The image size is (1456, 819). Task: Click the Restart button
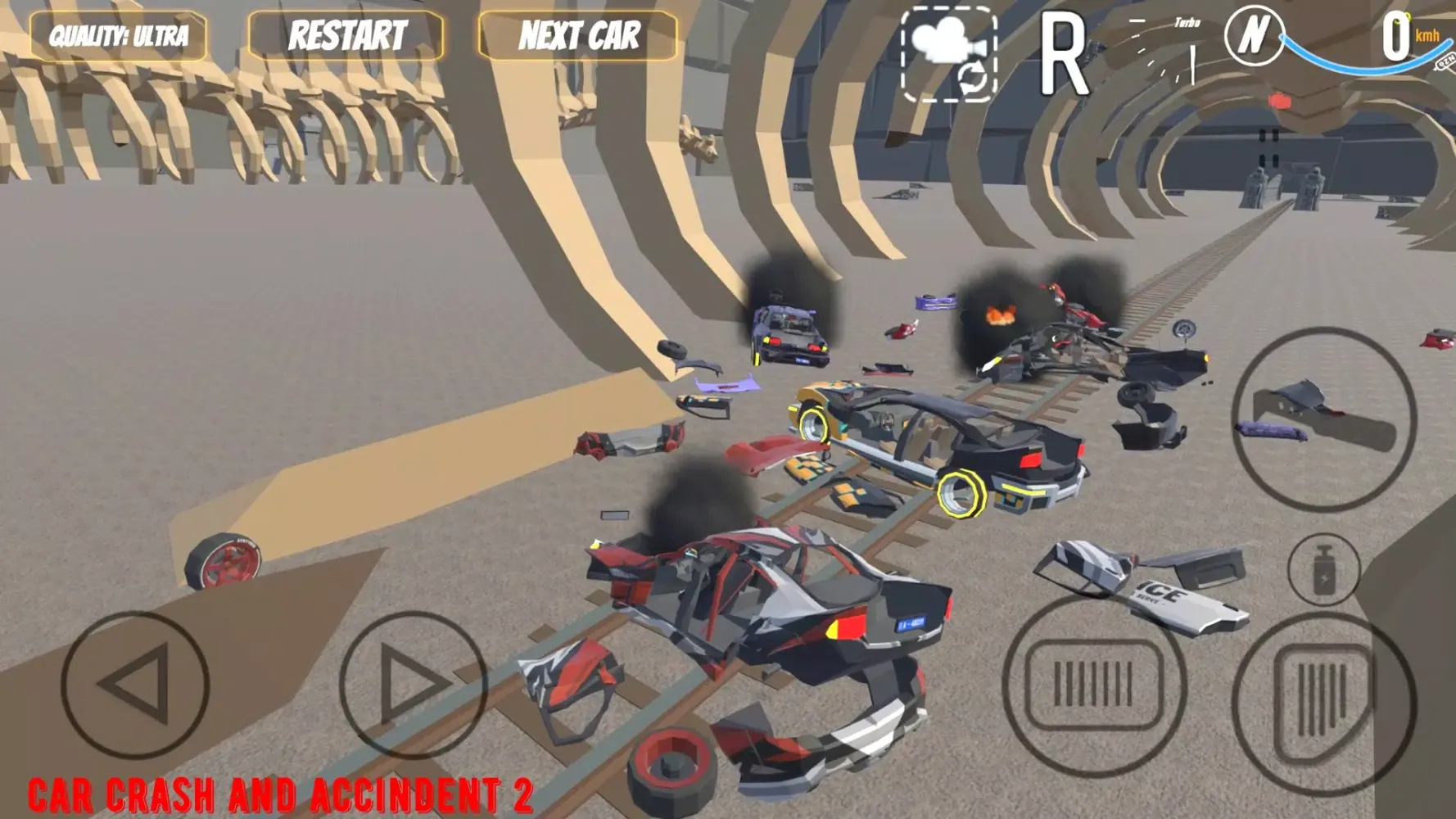click(x=346, y=36)
